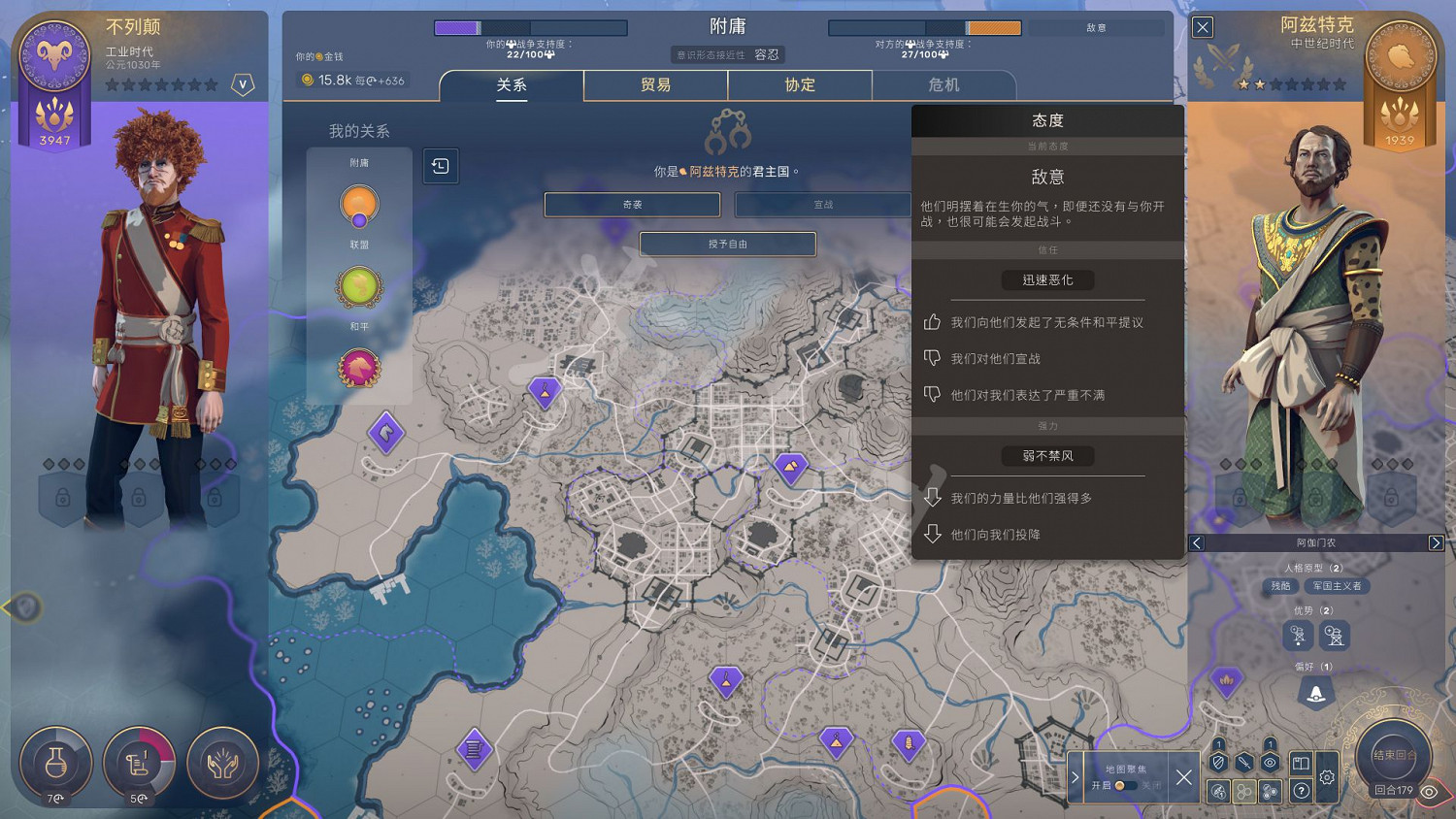Switch to the 贸易 tab
The image size is (1456, 819).
(655, 85)
